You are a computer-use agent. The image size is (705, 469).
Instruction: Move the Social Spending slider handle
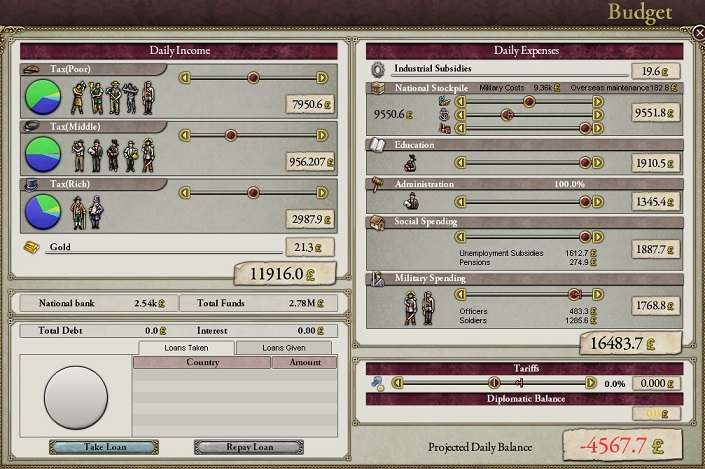(584, 237)
